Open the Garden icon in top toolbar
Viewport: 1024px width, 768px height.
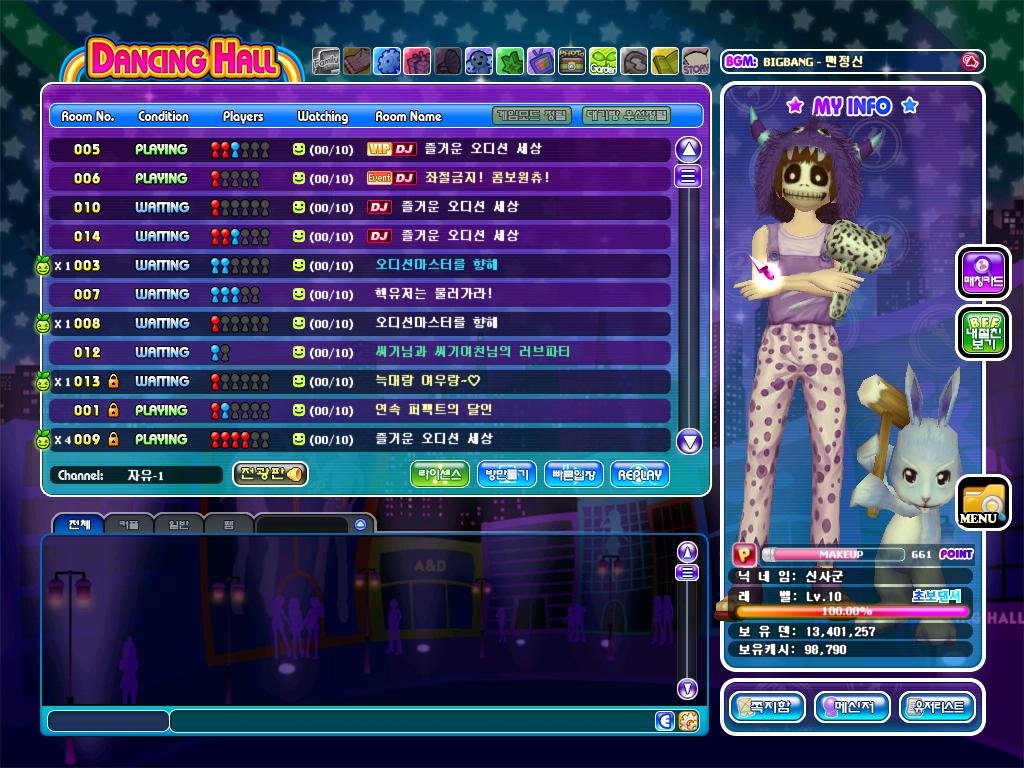(603, 62)
